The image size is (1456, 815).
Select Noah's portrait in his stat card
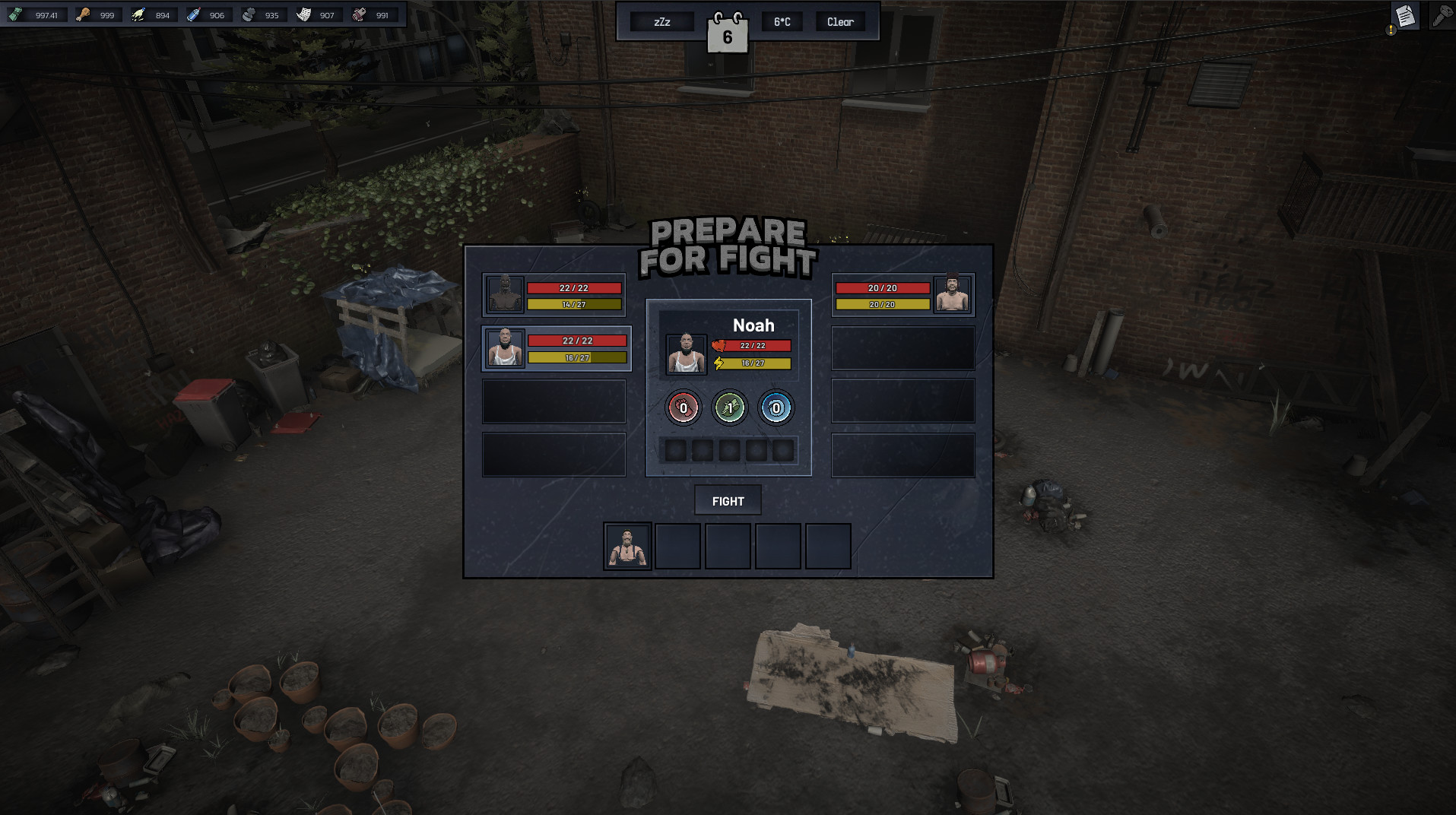(x=685, y=354)
